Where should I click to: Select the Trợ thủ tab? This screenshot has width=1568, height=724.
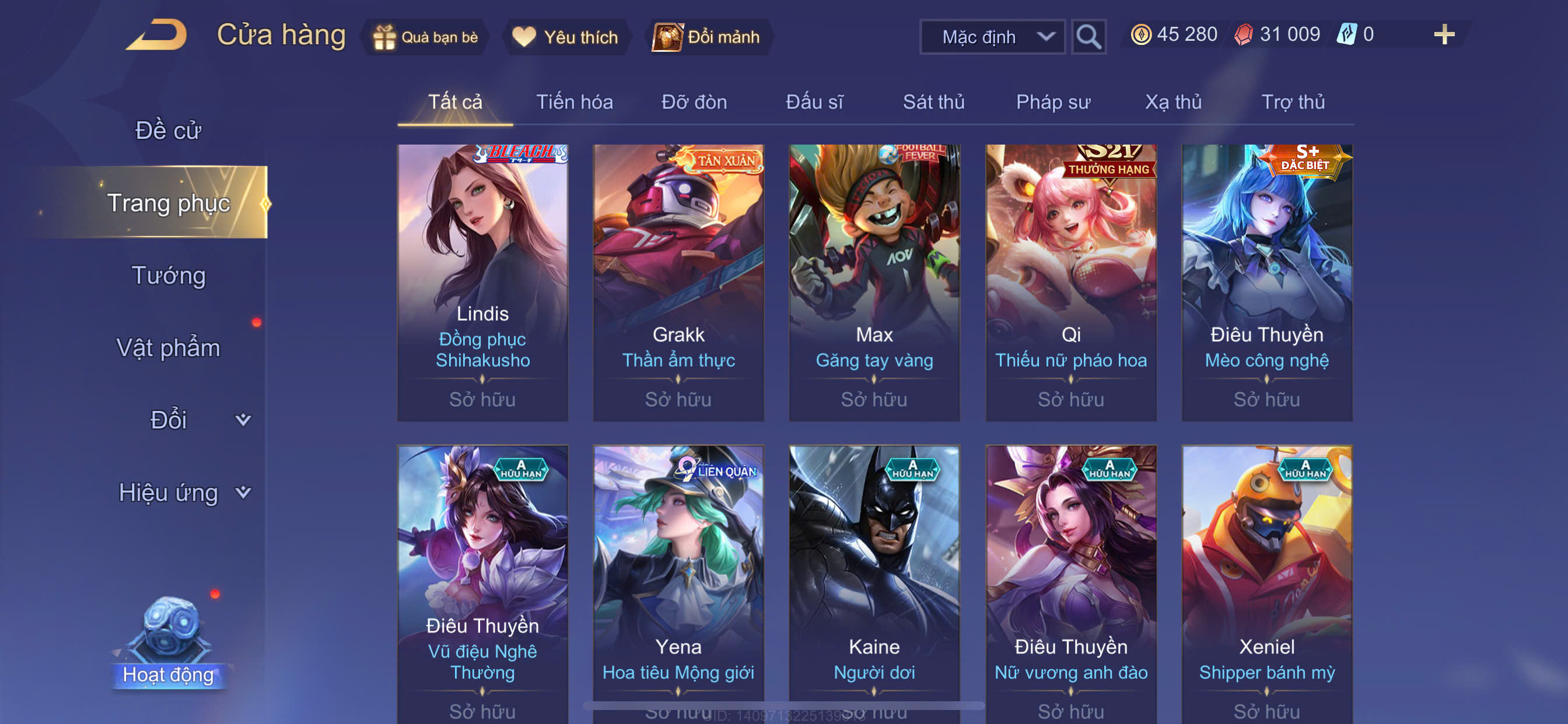pos(1292,102)
